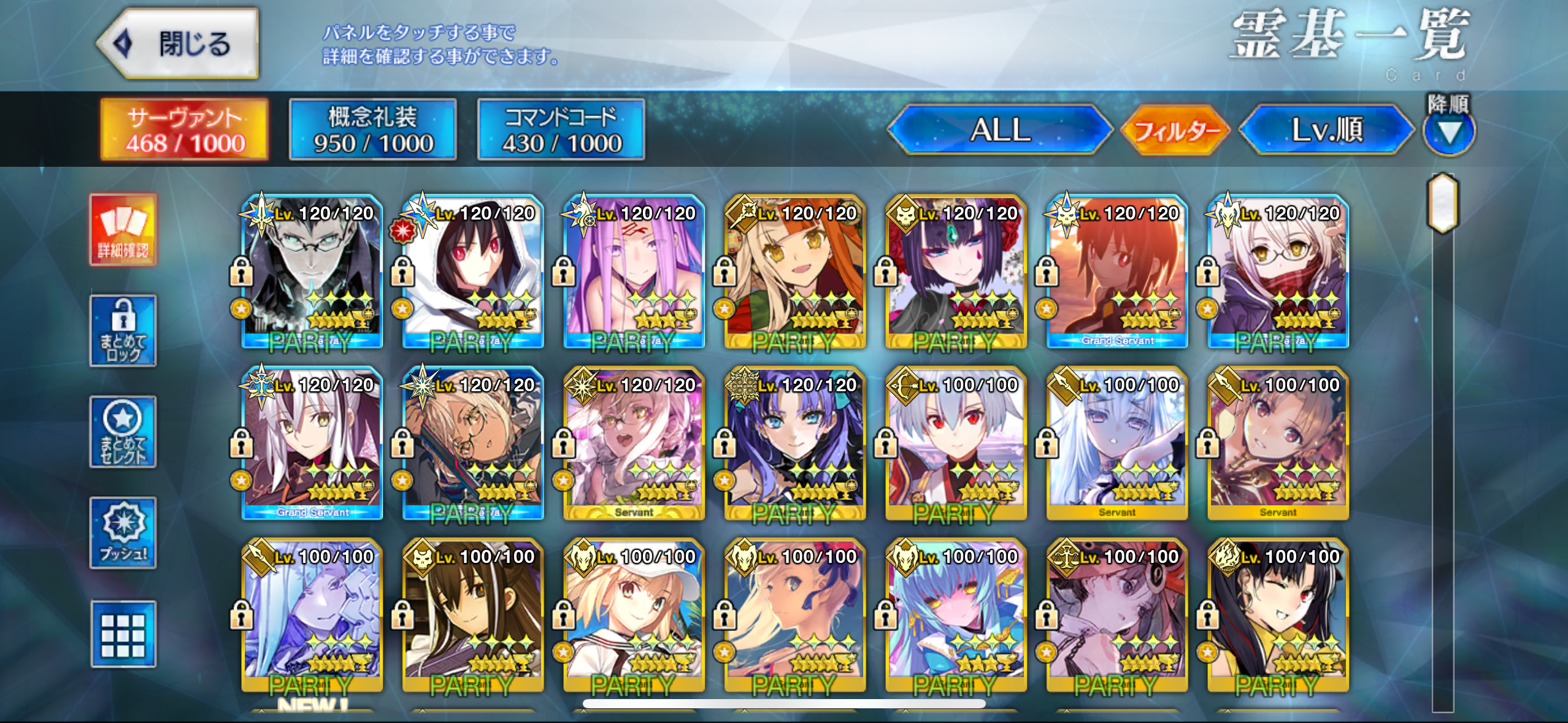
Task: Pick the long purple-haired servant card
Action: pos(634,272)
